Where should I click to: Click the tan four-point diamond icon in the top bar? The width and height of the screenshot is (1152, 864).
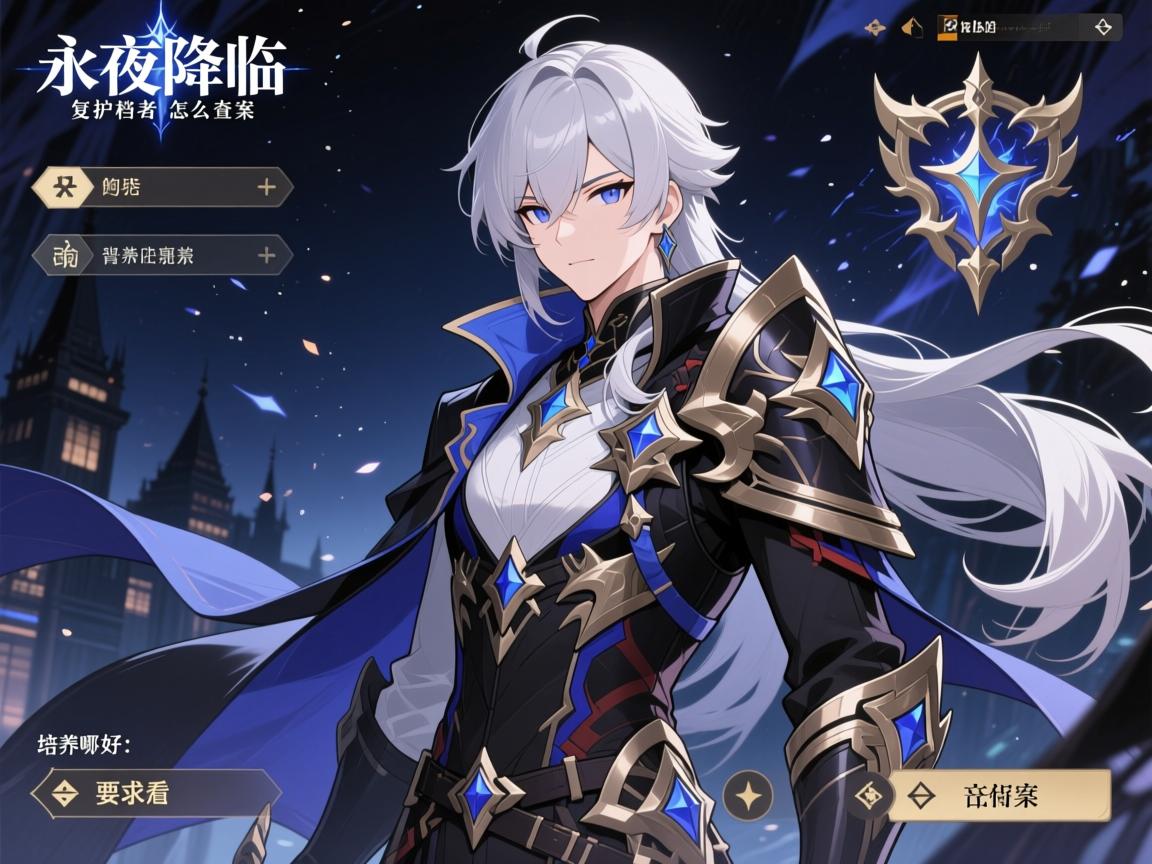(x=874, y=28)
